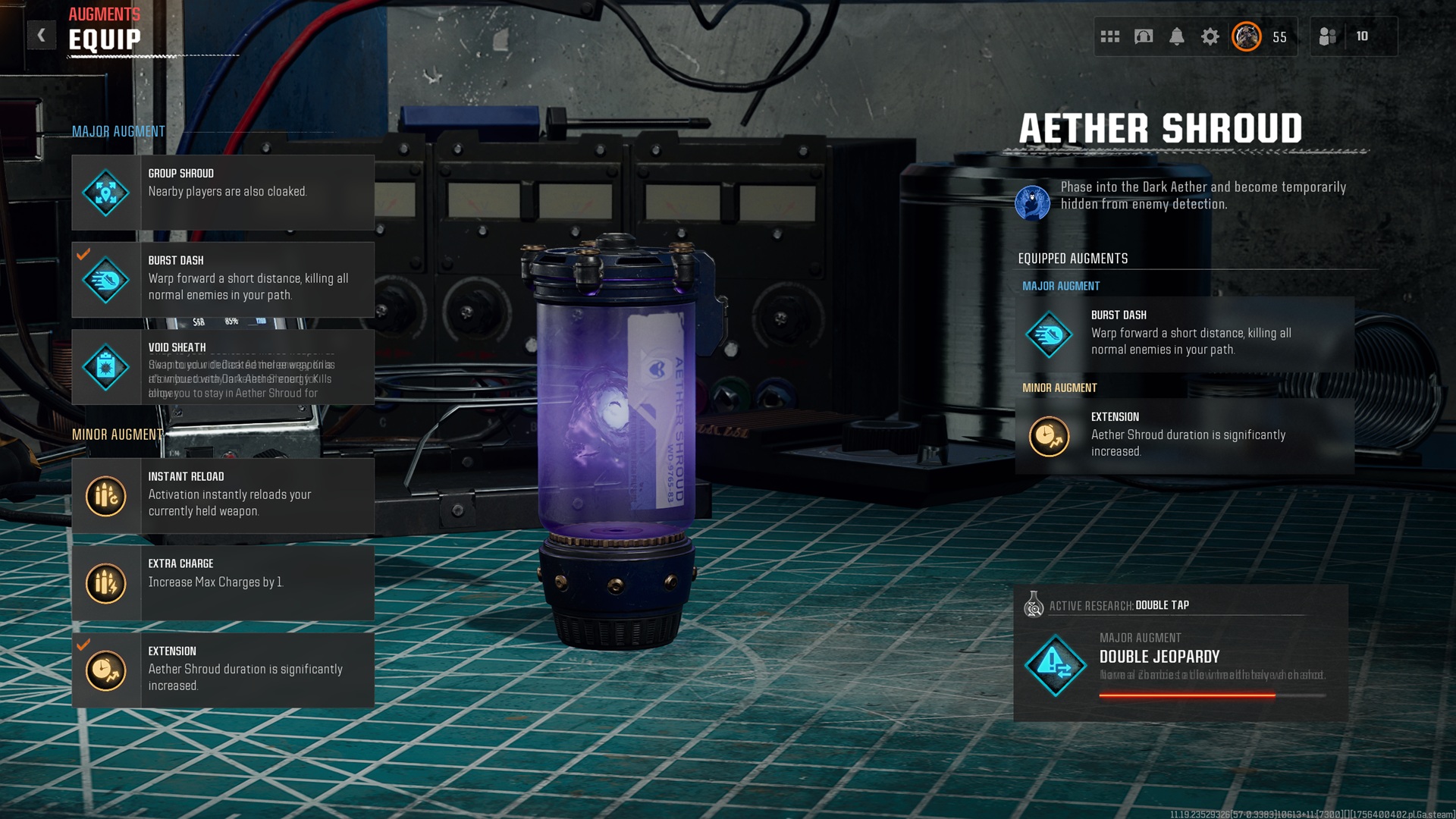1456x819 pixels.
Task: Go back with the arrow button
Action: pyautogui.click(x=42, y=35)
